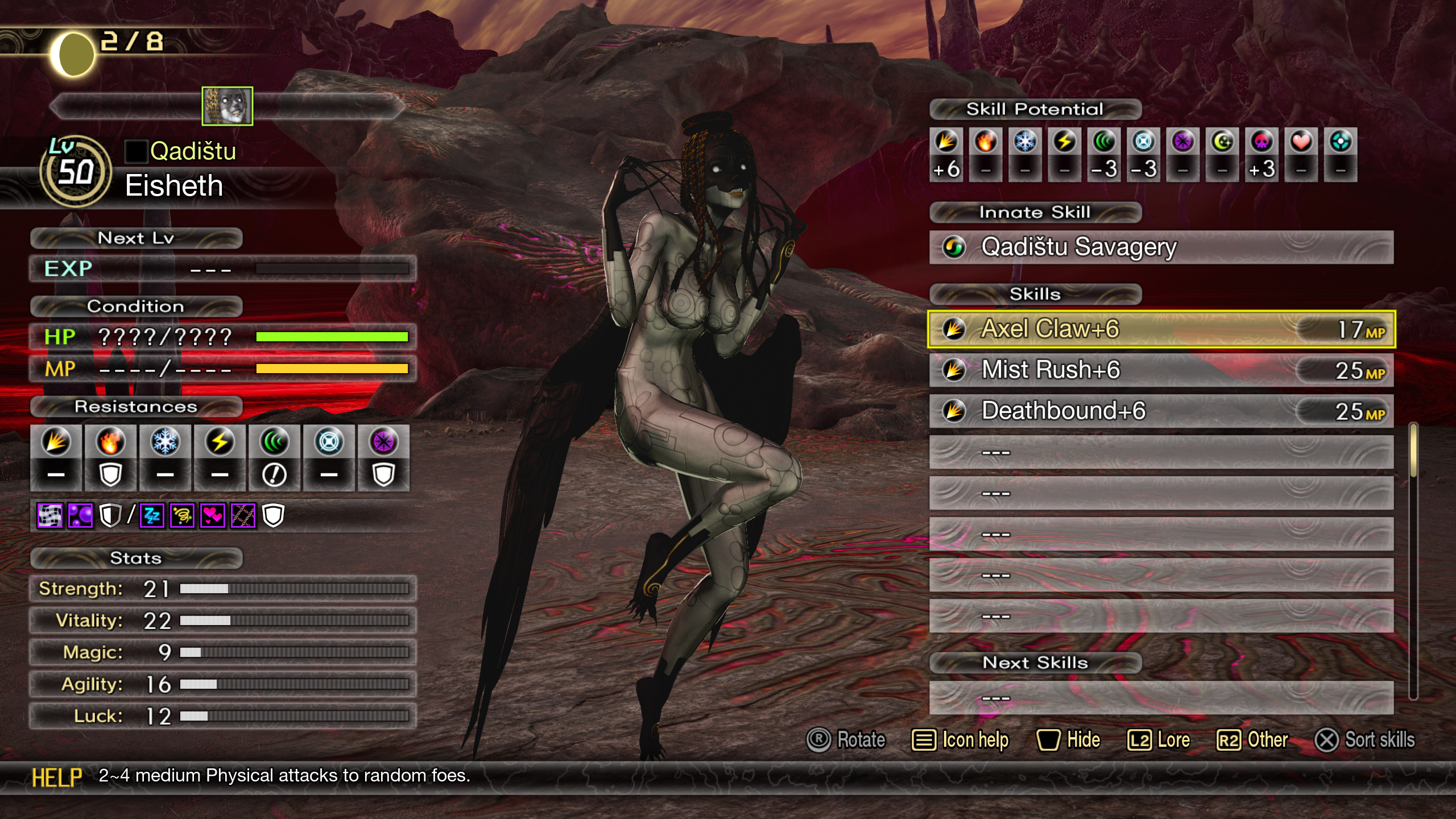1456x819 pixels.
Task: Click the Charm ailment resistance icon
Action: [x=213, y=516]
